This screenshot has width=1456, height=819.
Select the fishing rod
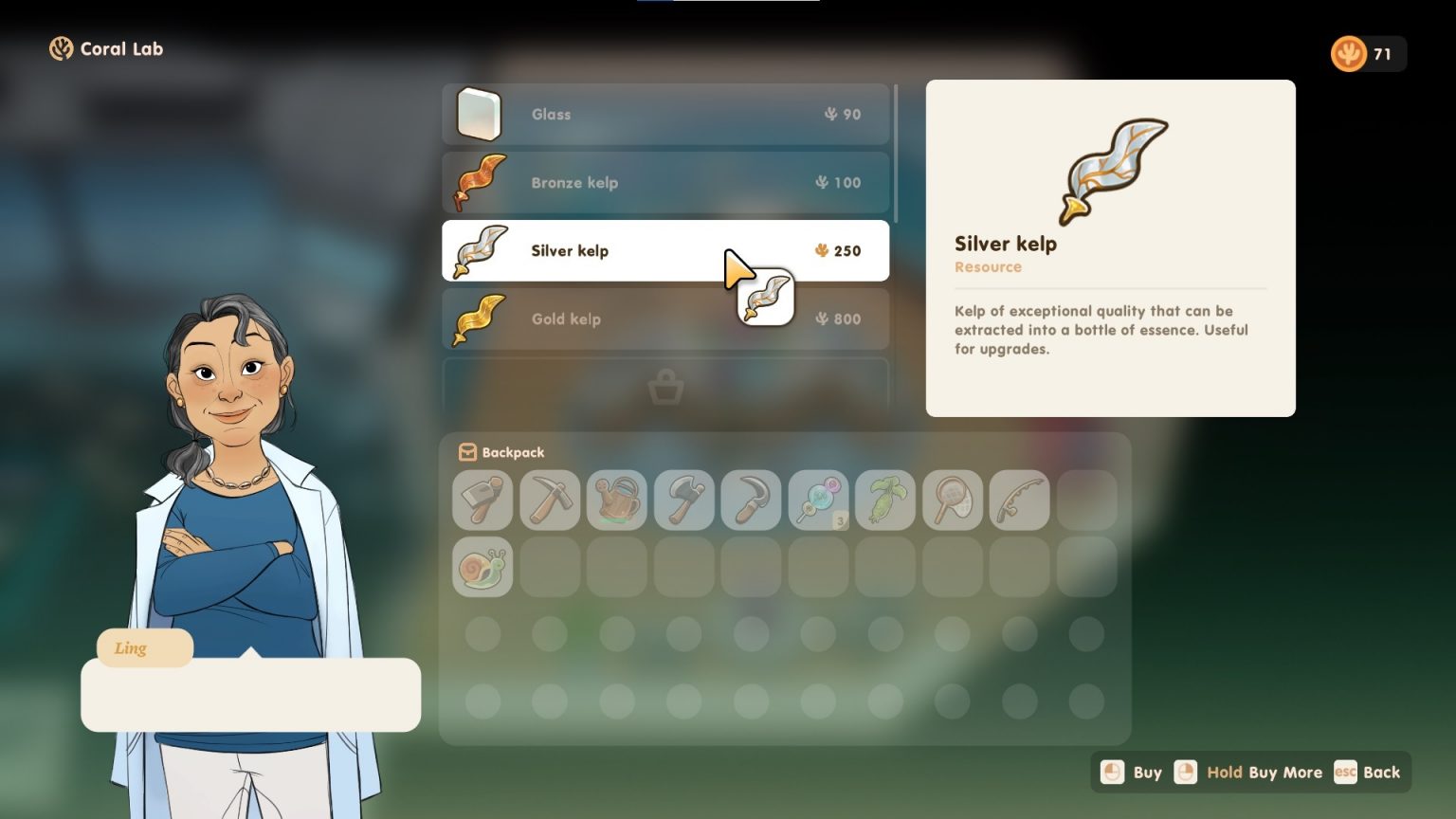click(1020, 500)
